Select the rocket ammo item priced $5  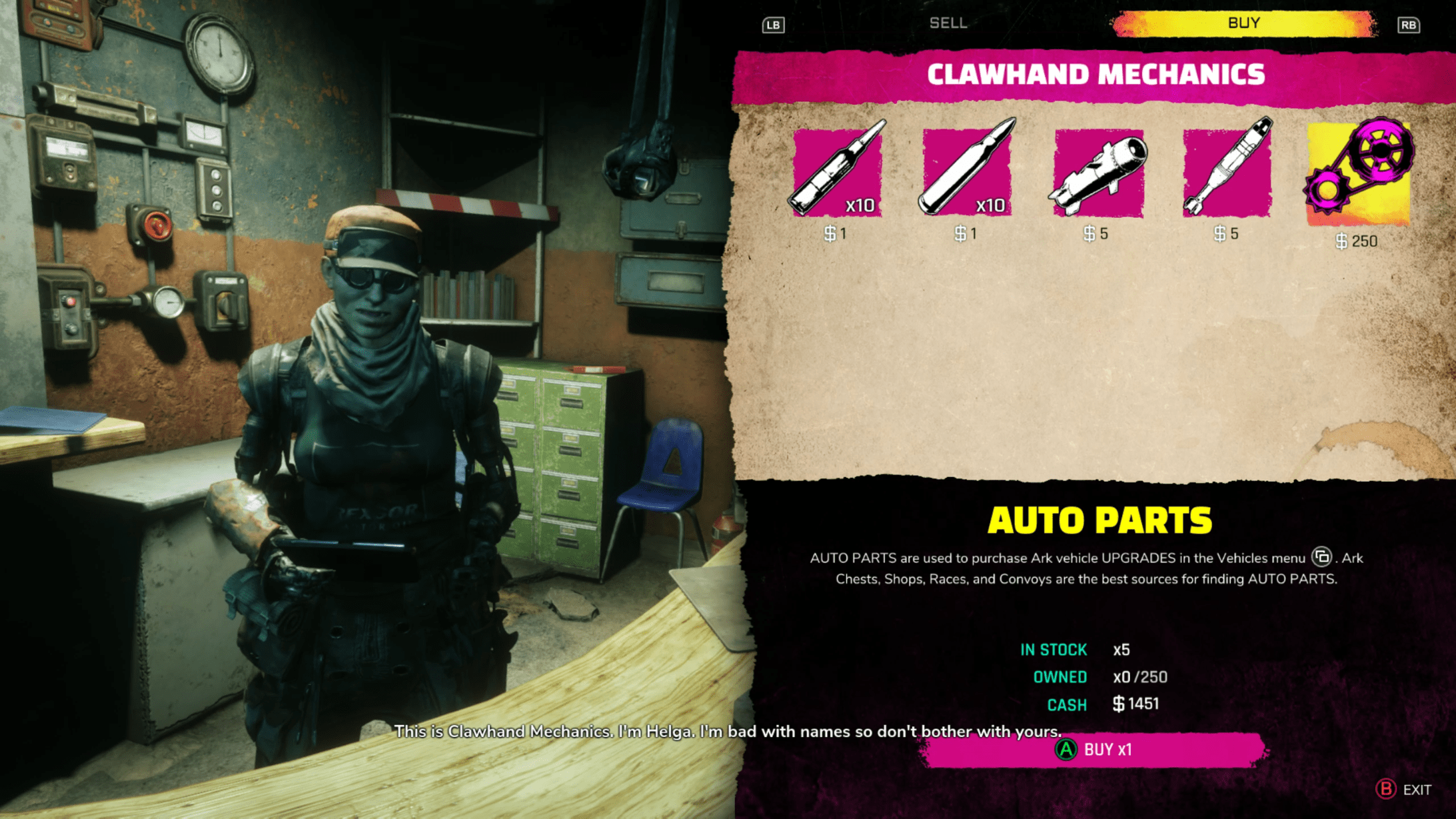pos(1097,173)
